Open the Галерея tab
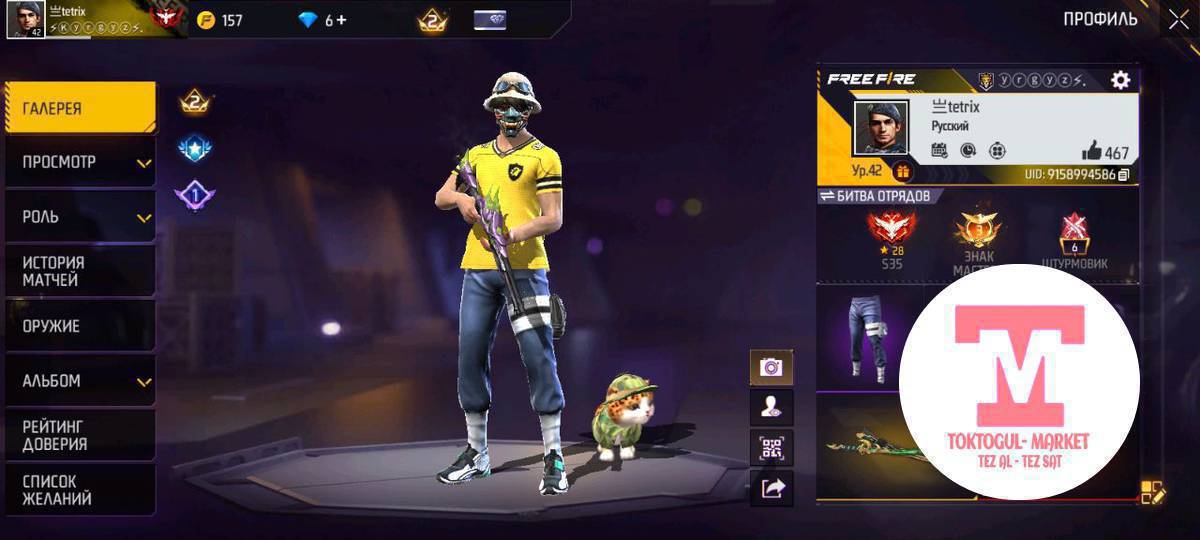The height and width of the screenshot is (540, 1200). coord(80,108)
